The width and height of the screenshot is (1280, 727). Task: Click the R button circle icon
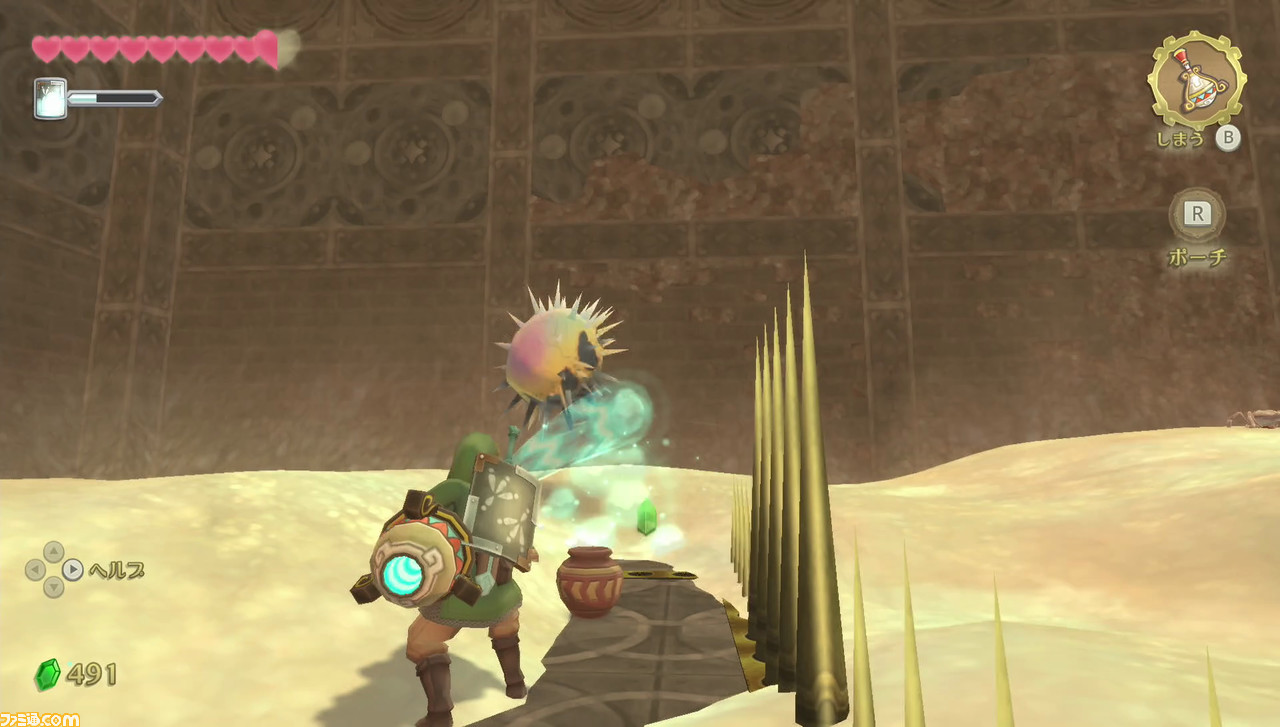tap(1196, 213)
